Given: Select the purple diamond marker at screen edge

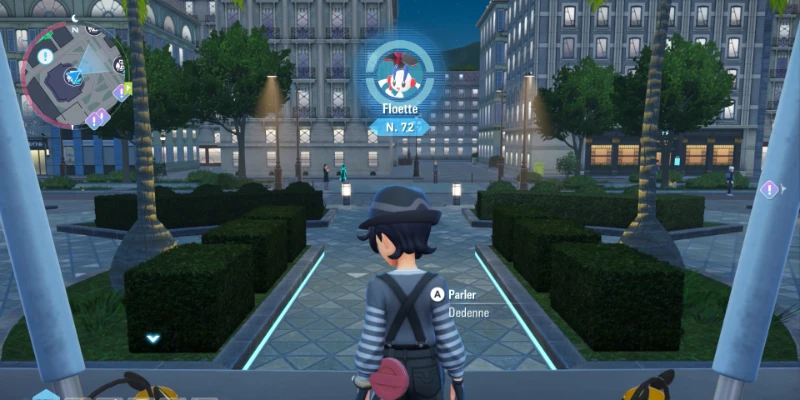Looking at the screenshot, I should click(769, 188).
